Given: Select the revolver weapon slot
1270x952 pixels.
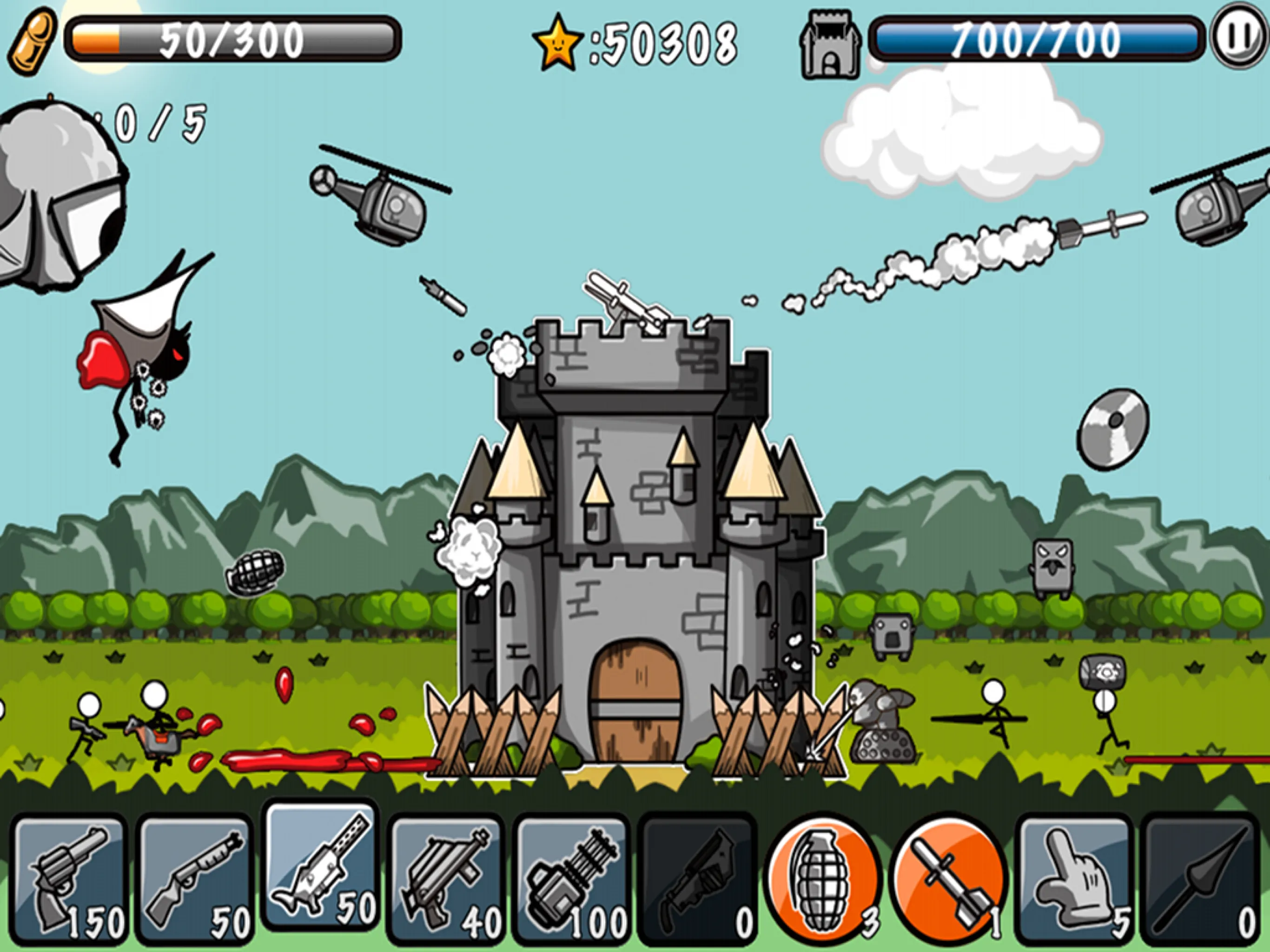Looking at the screenshot, I should coord(69,879).
